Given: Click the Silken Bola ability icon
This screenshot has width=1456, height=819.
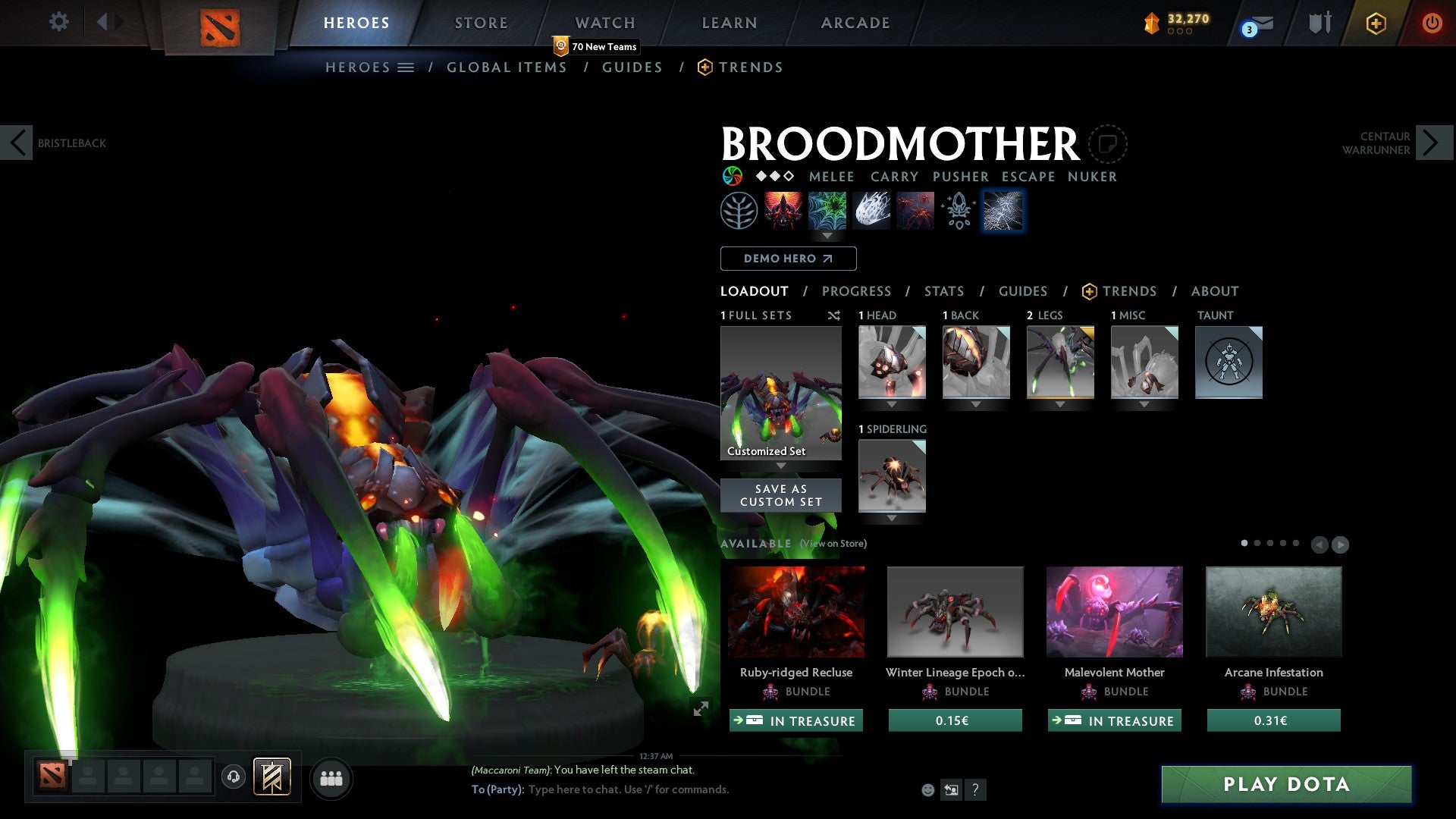Looking at the screenshot, I should tap(871, 210).
